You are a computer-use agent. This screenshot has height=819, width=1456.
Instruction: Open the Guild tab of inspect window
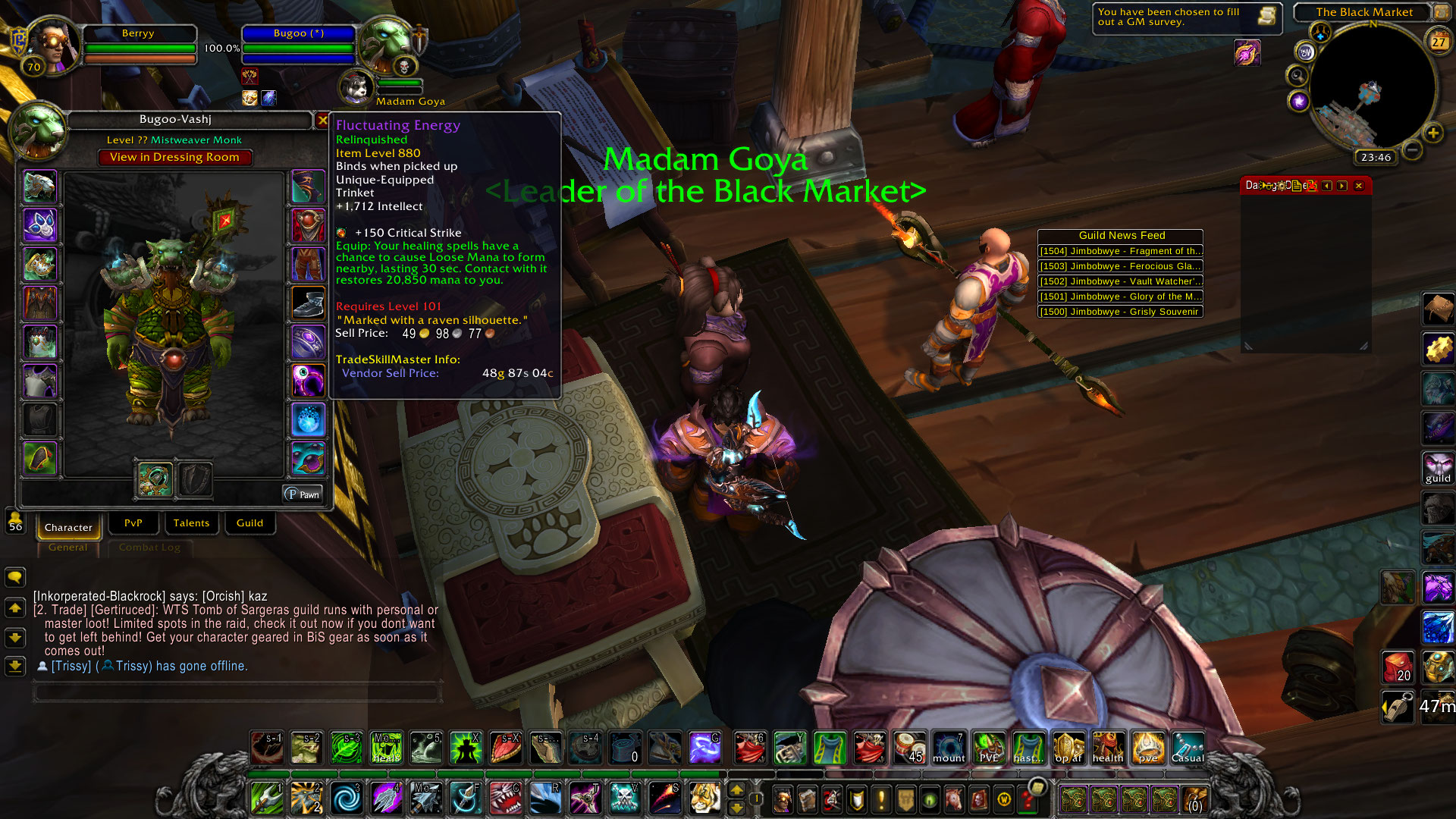pyautogui.click(x=249, y=522)
